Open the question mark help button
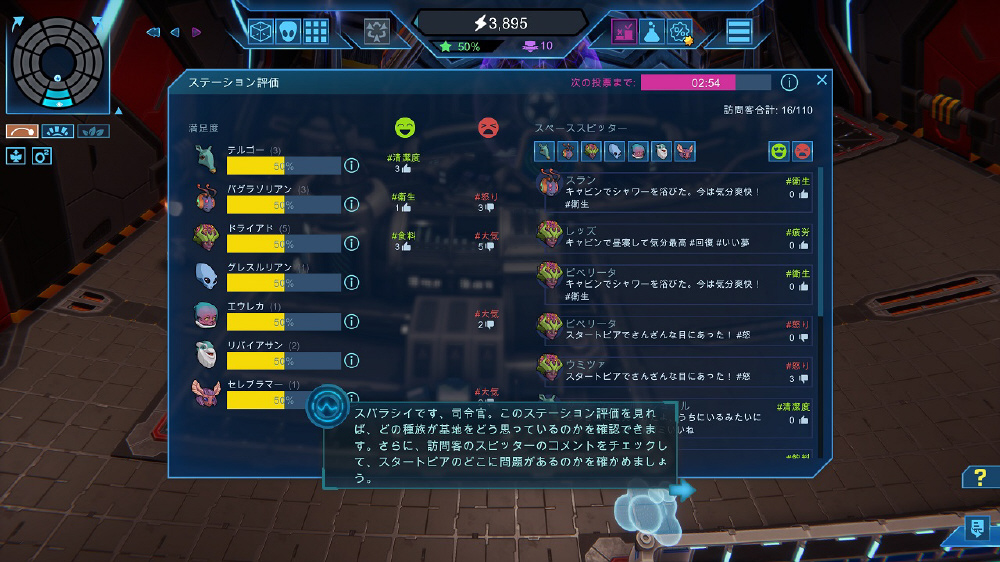 pyautogui.click(x=977, y=477)
